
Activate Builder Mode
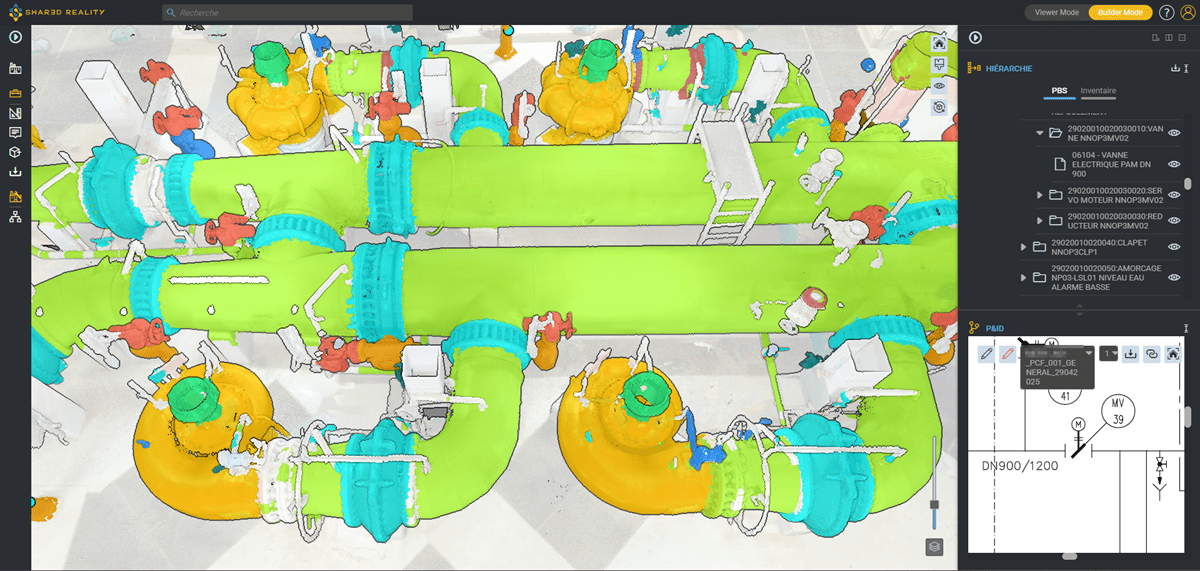[x=1120, y=12]
